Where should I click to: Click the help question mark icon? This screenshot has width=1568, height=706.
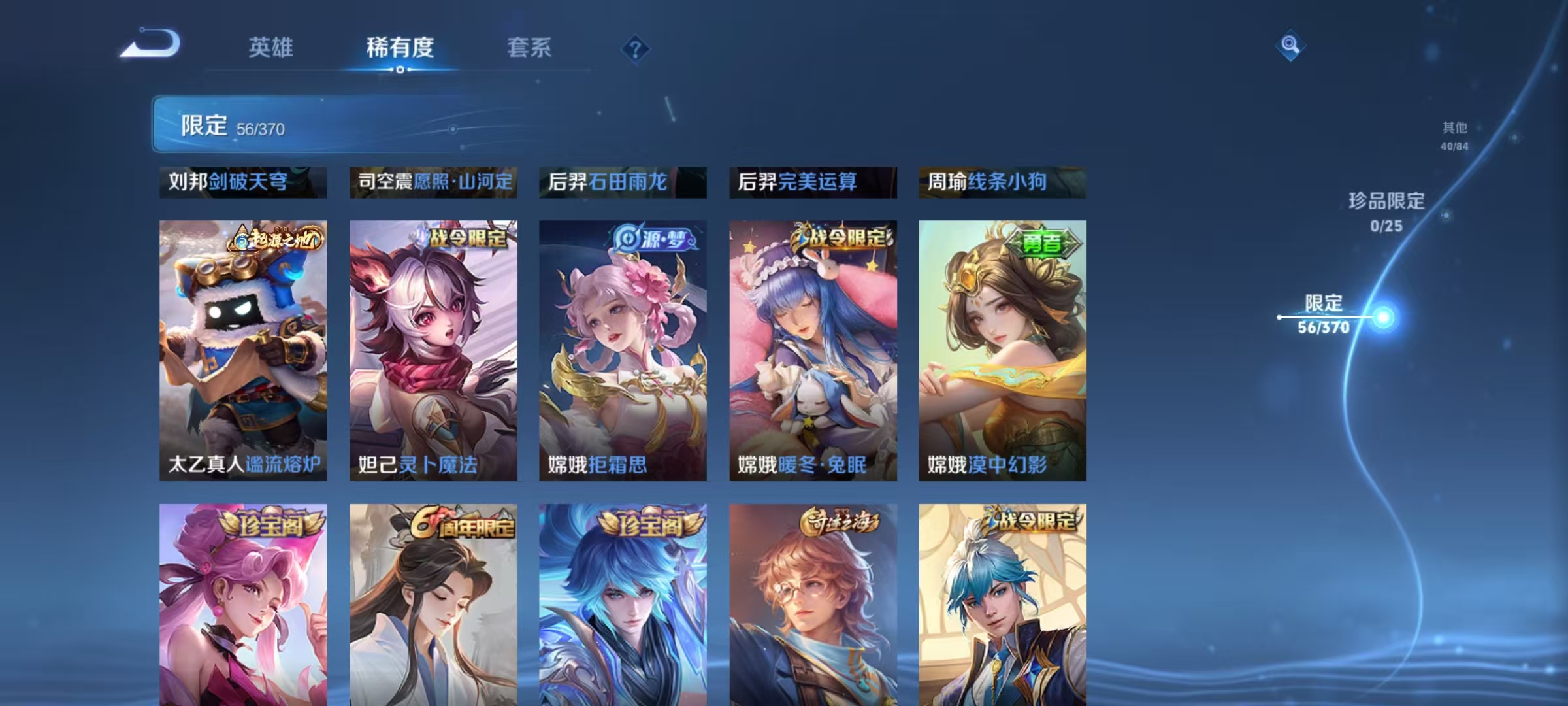point(636,50)
